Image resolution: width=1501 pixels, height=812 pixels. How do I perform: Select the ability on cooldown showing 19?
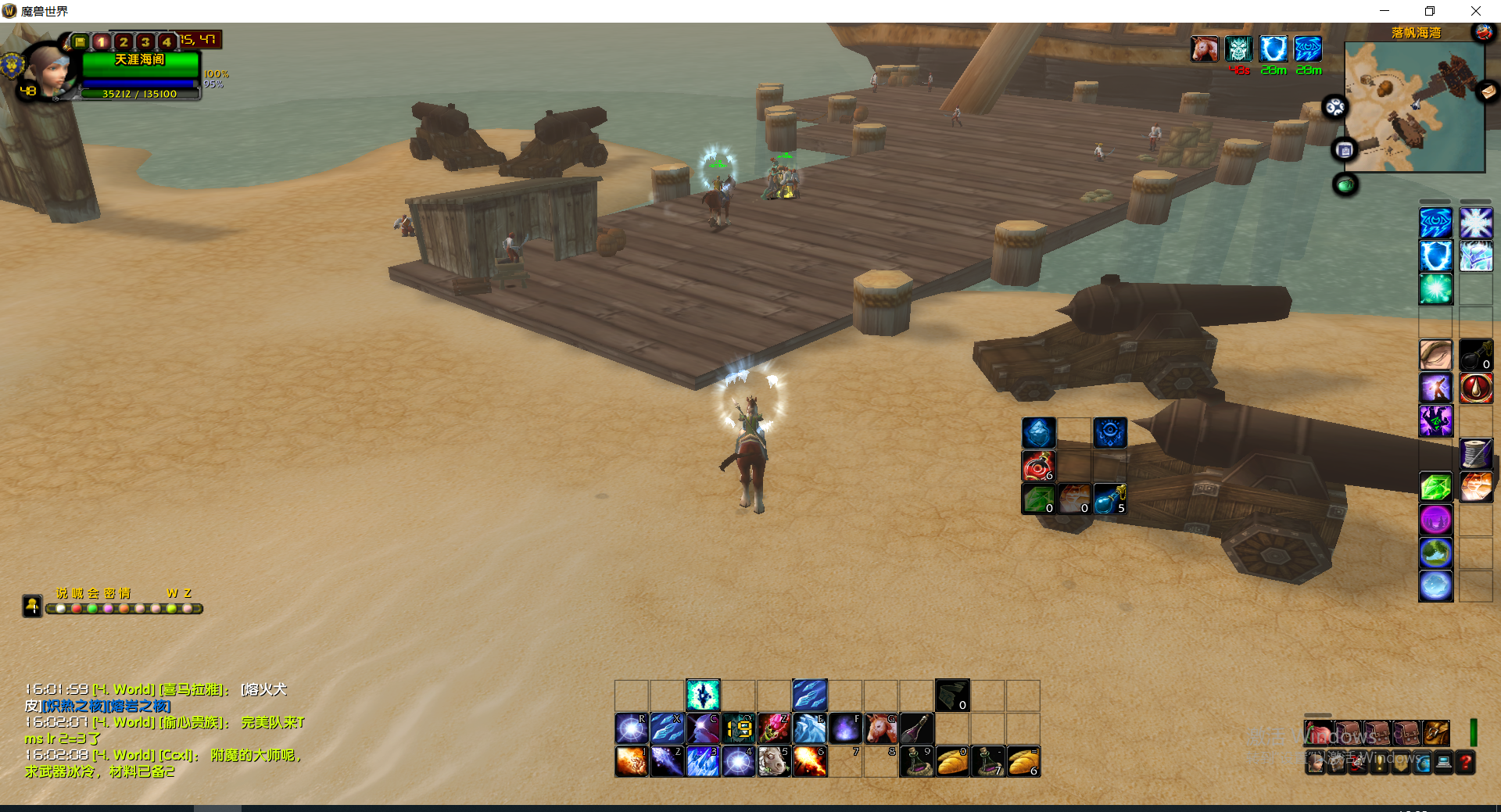tap(738, 728)
